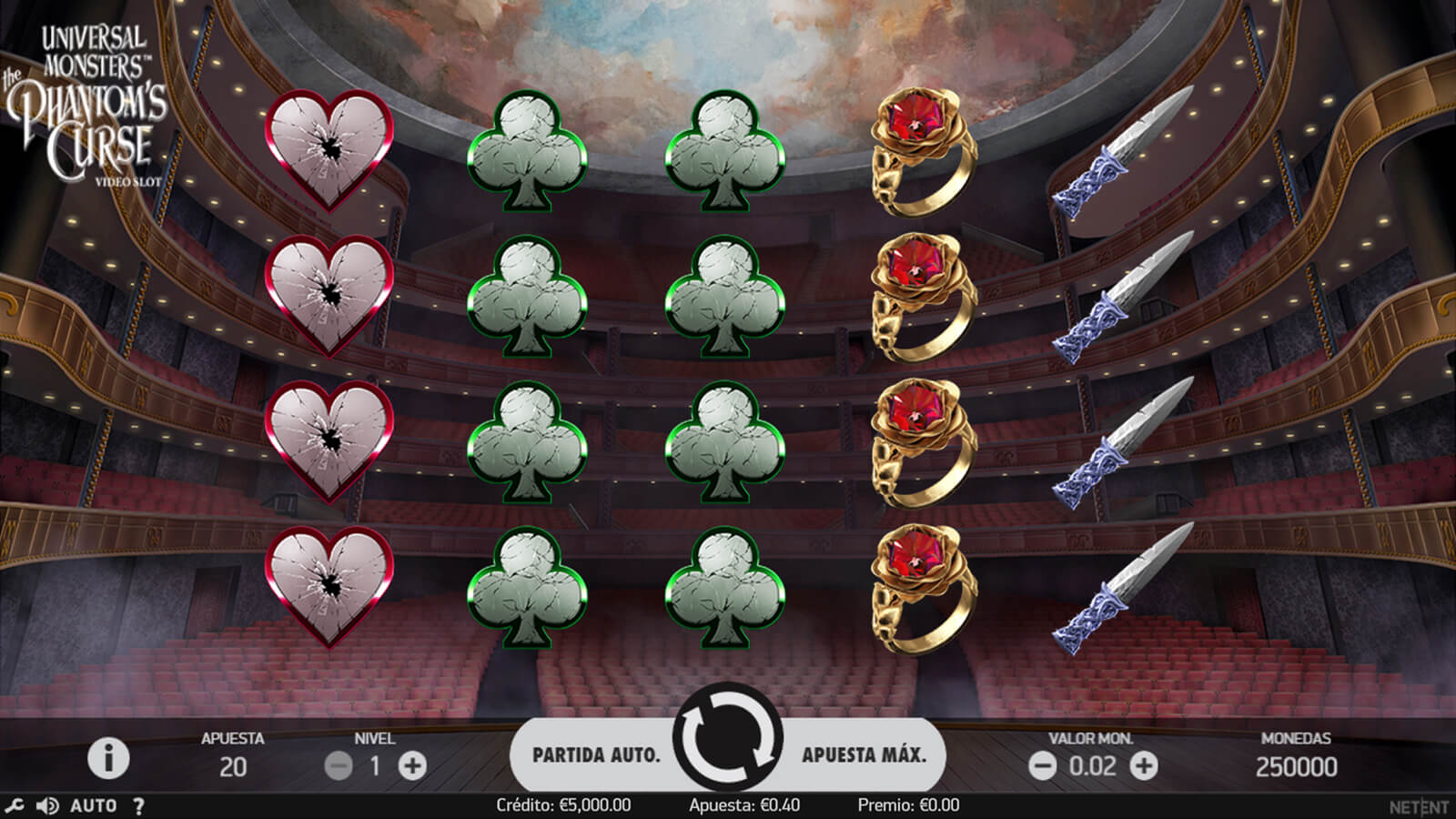Raise the Valor Mon. coin value
The image size is (1456, 819).
(1144, 766)
